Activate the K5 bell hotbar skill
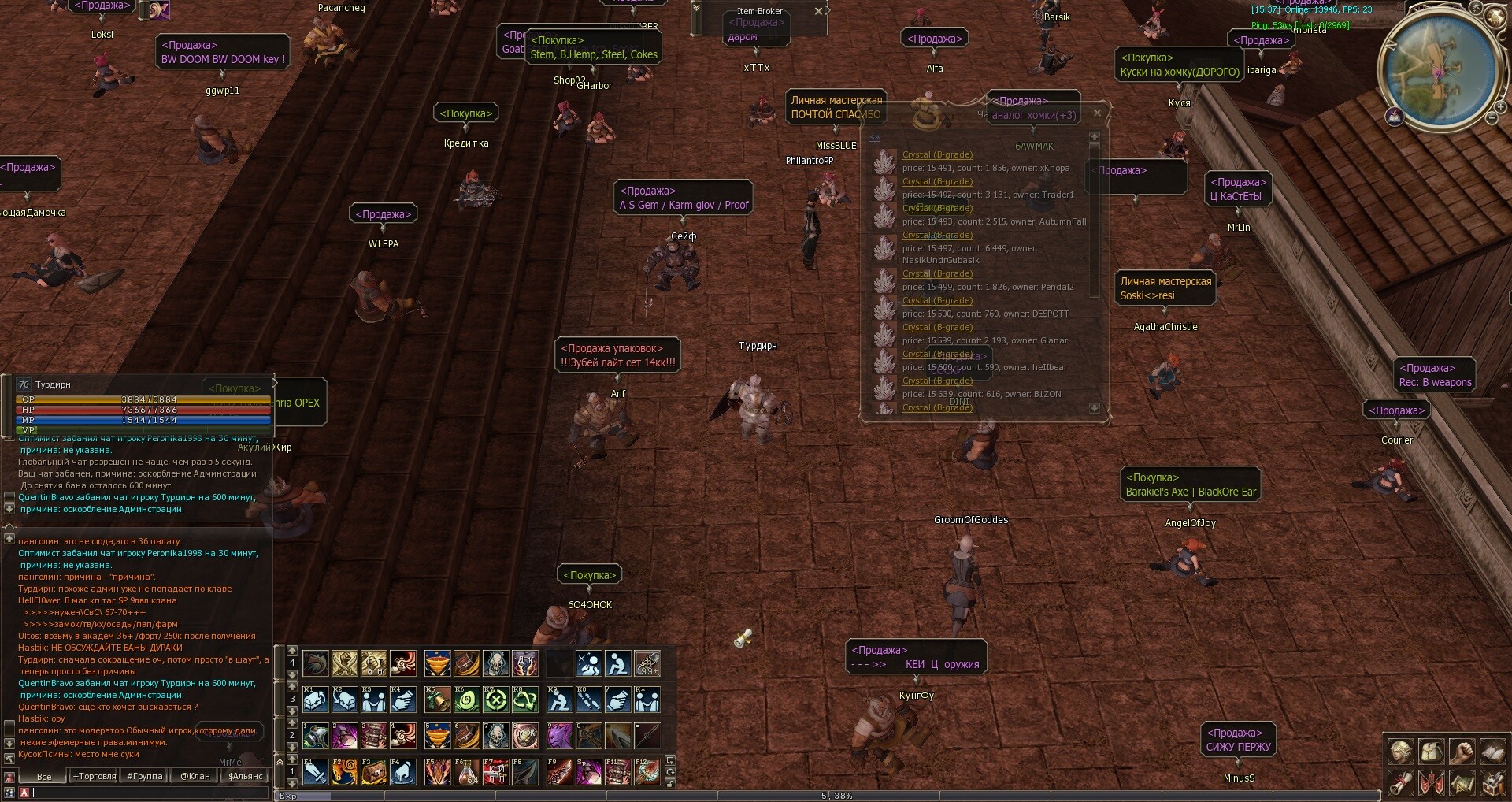The image size is (1512, 802). [x=437, y=700]
